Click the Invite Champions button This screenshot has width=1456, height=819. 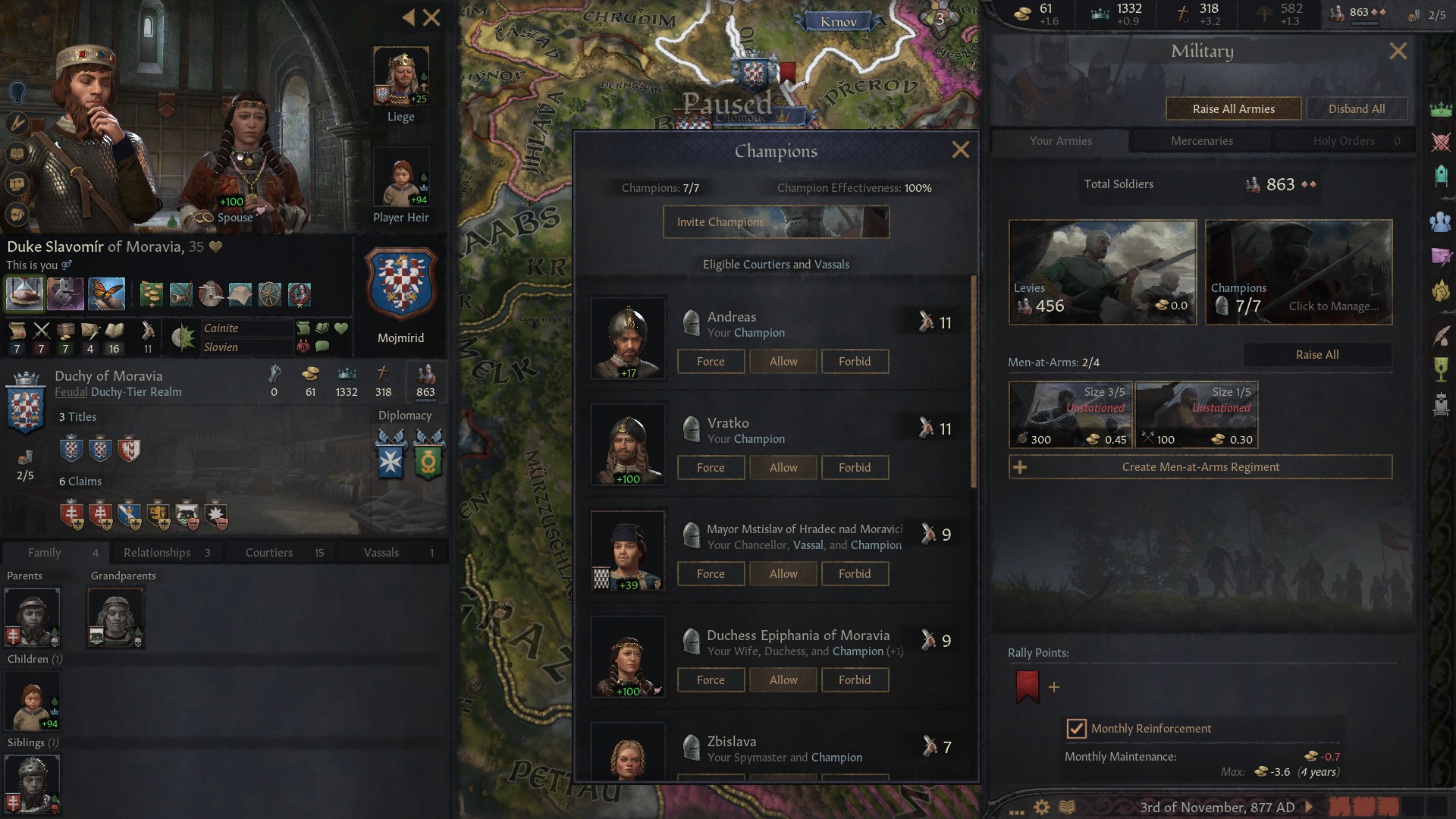(x=775, y=221)
